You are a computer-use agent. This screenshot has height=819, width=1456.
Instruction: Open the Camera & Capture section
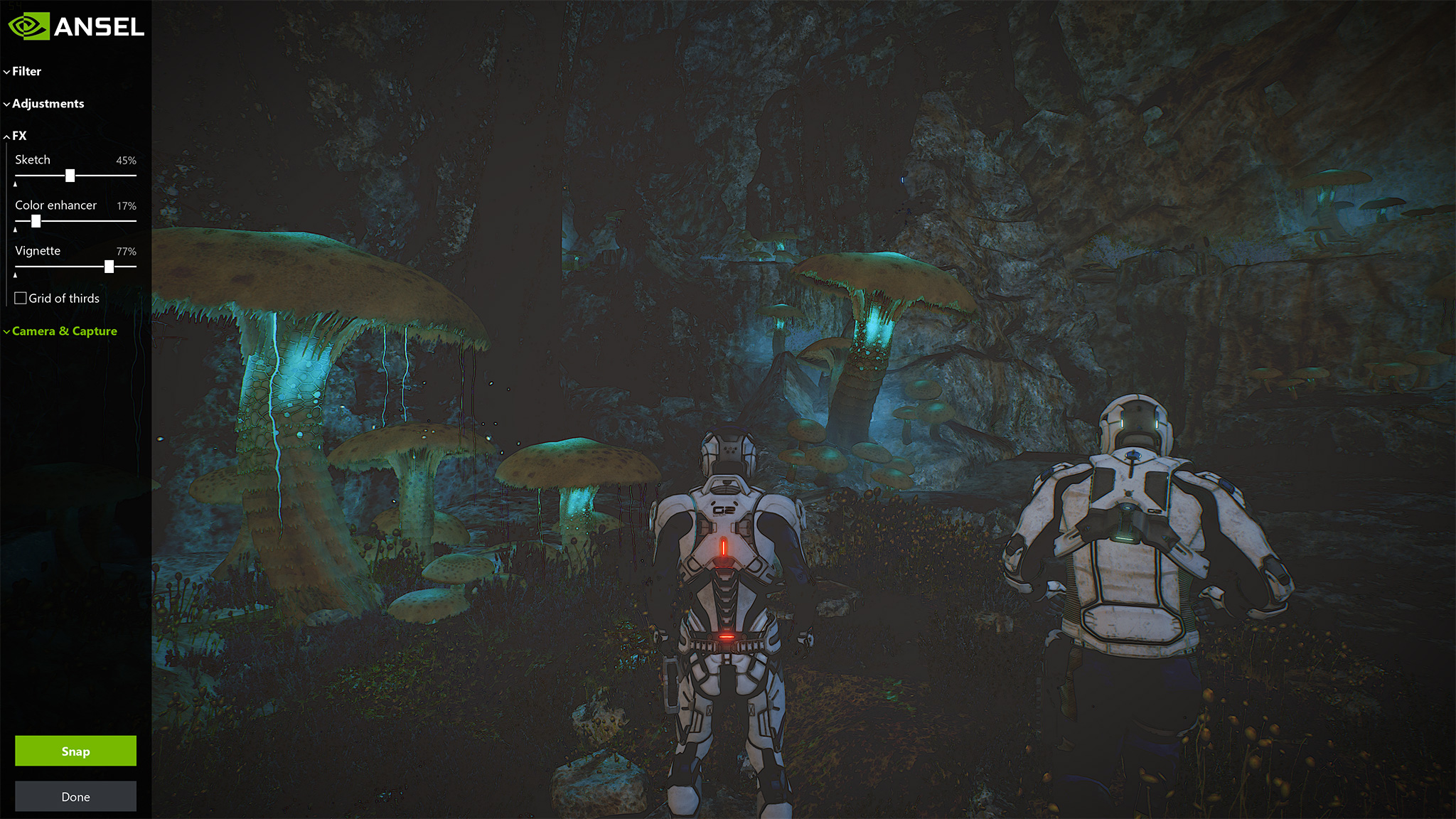(x=64, y=331)
